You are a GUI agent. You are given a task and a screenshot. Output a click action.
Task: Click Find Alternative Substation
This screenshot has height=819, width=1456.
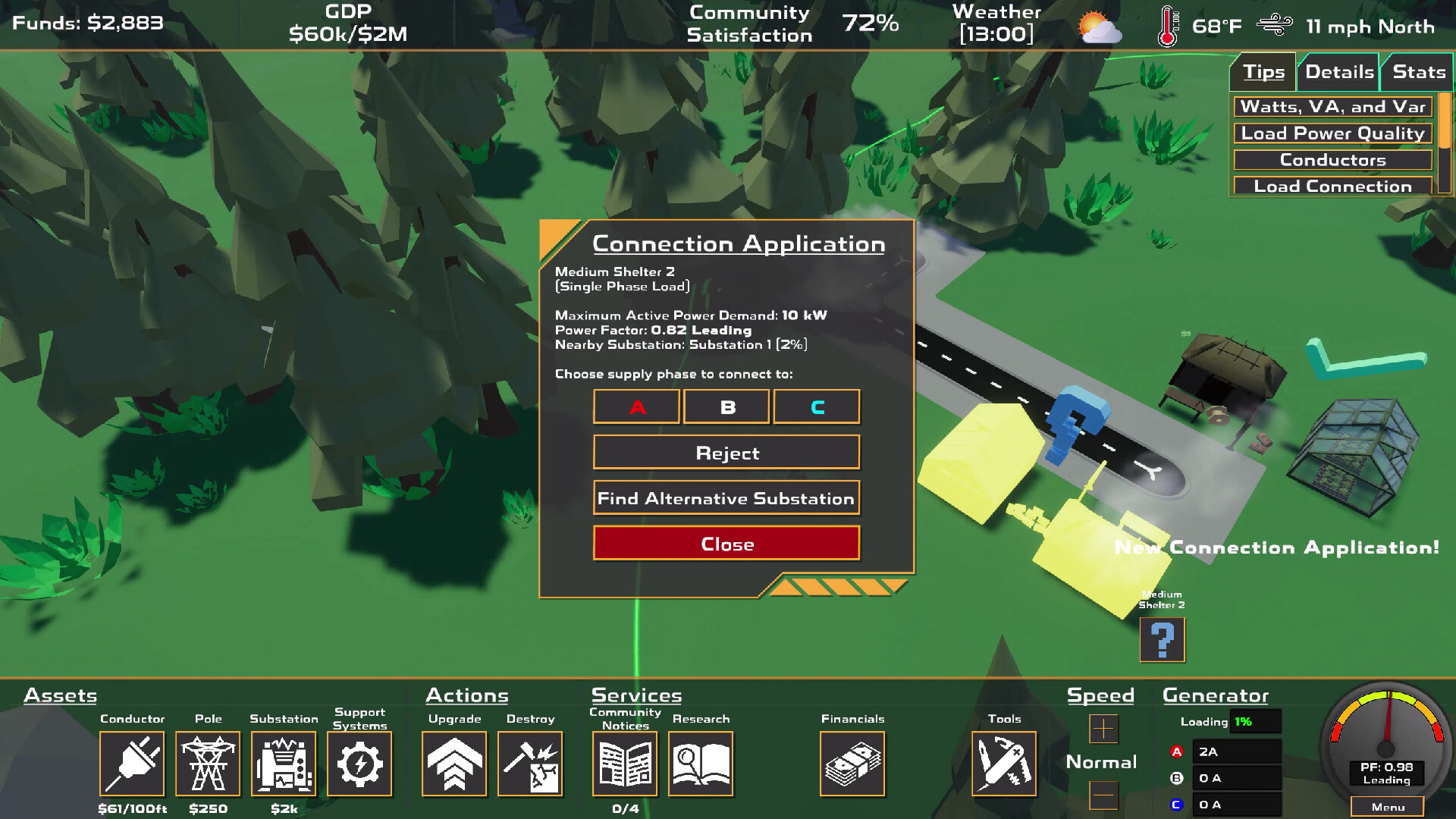point(726,498)
